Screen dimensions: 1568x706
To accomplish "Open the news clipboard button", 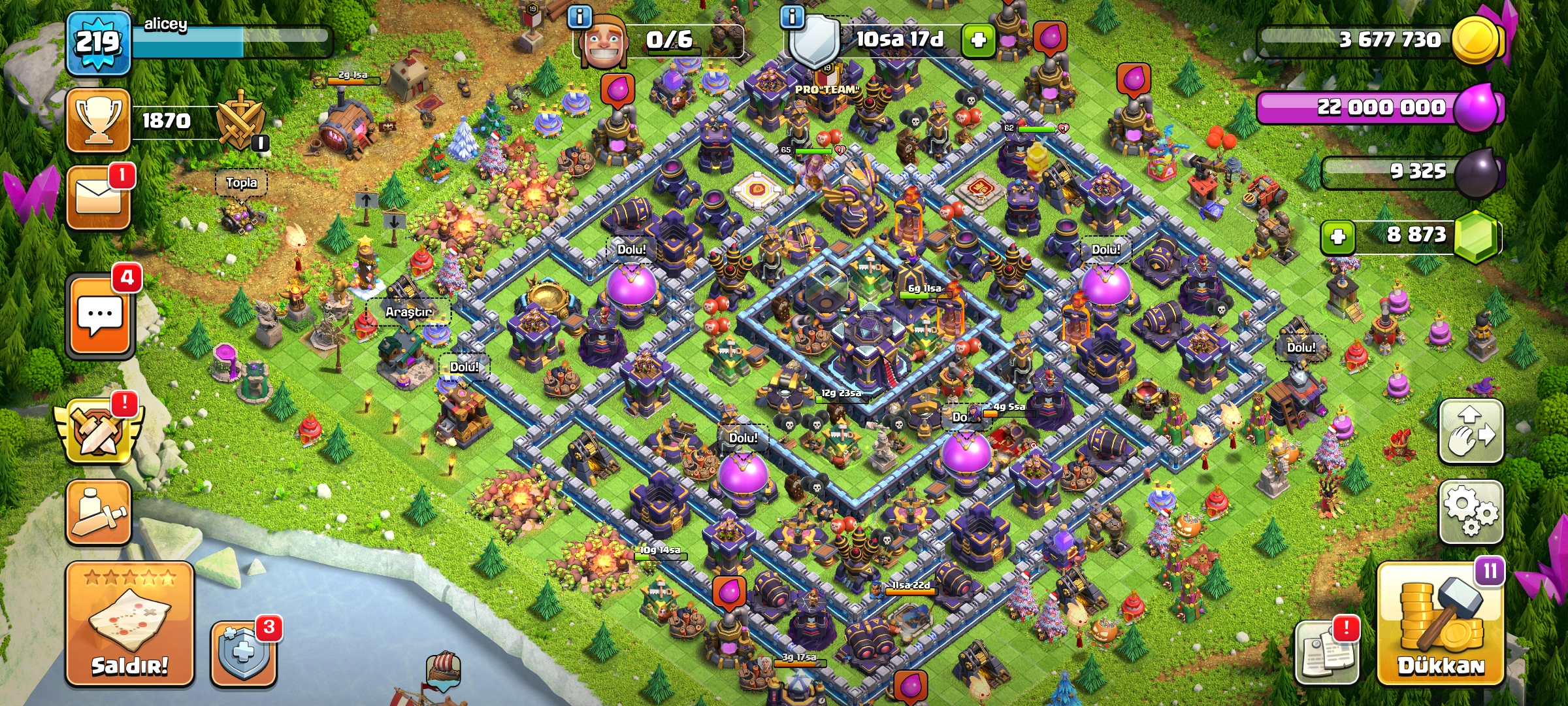I will click(1326, 652).
